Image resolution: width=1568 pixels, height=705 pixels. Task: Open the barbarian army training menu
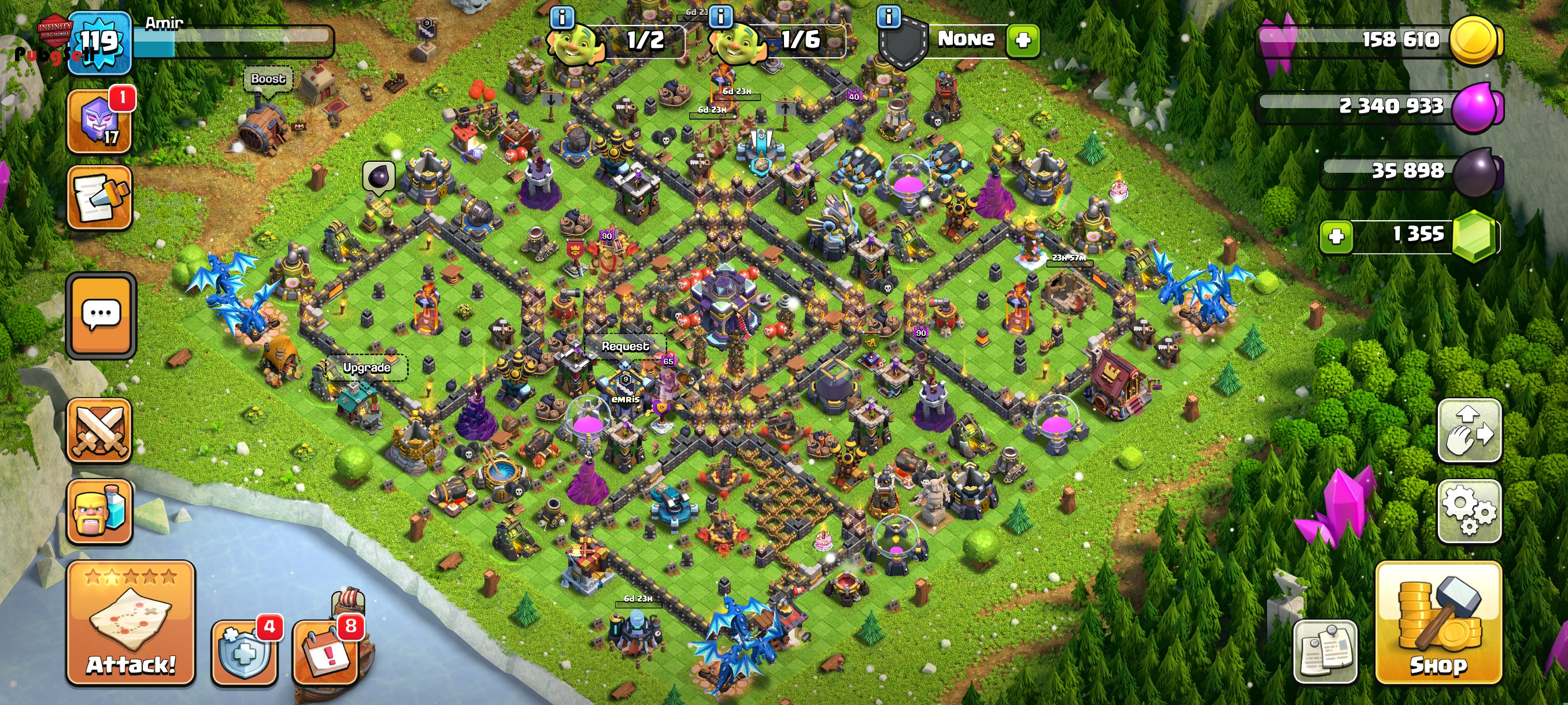(100, 511)
